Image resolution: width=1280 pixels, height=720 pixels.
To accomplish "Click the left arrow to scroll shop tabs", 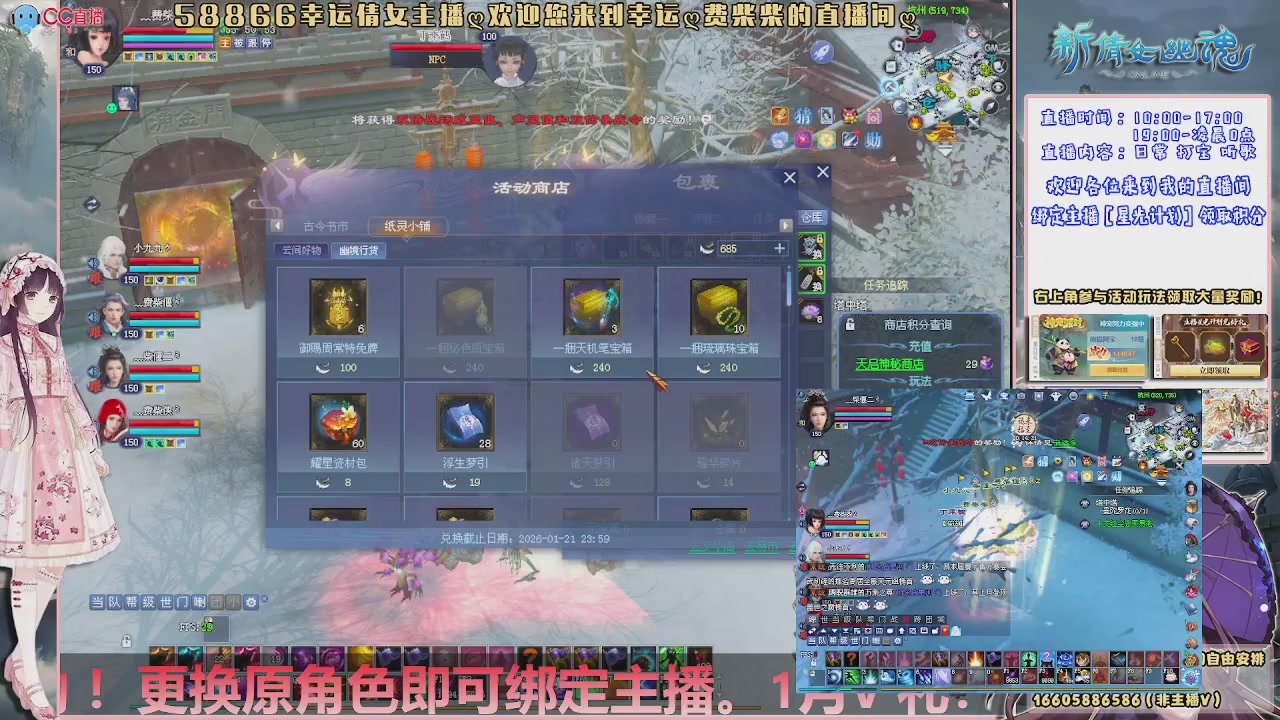I will coord(277,225).
